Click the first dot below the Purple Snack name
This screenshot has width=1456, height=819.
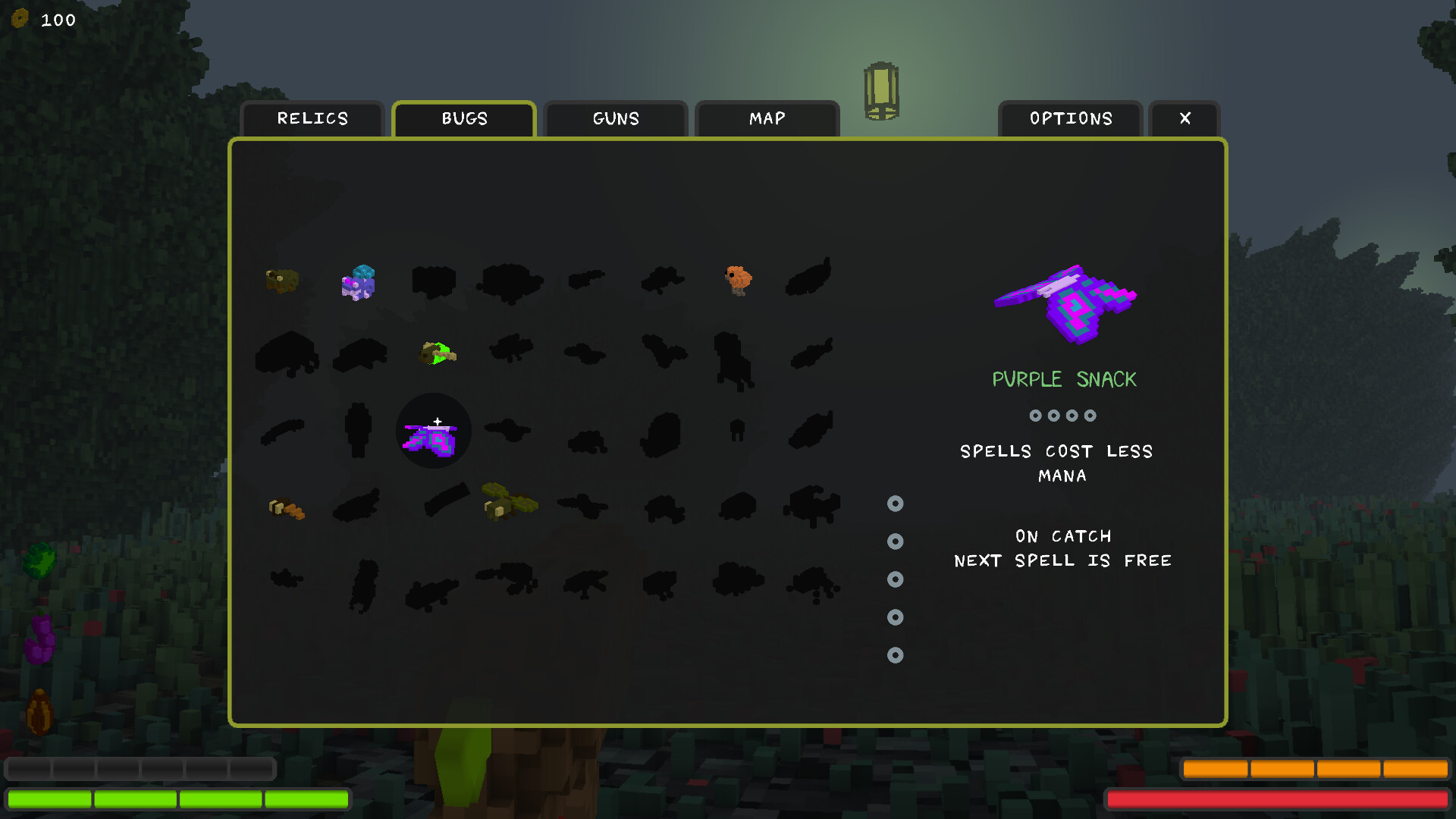(1034, 415)
